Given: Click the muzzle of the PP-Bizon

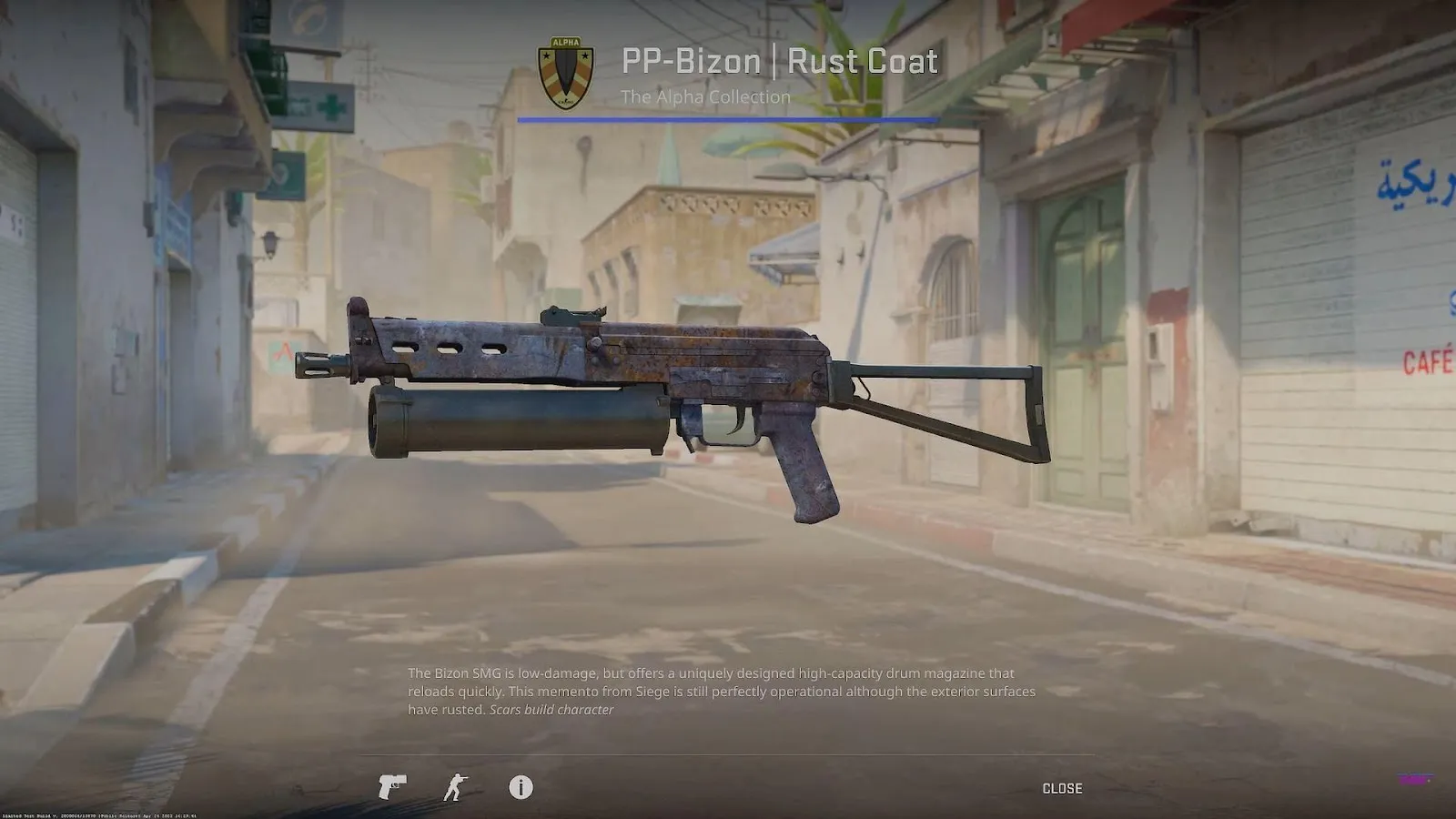Looking at the screenshot, I should [309, 367].
